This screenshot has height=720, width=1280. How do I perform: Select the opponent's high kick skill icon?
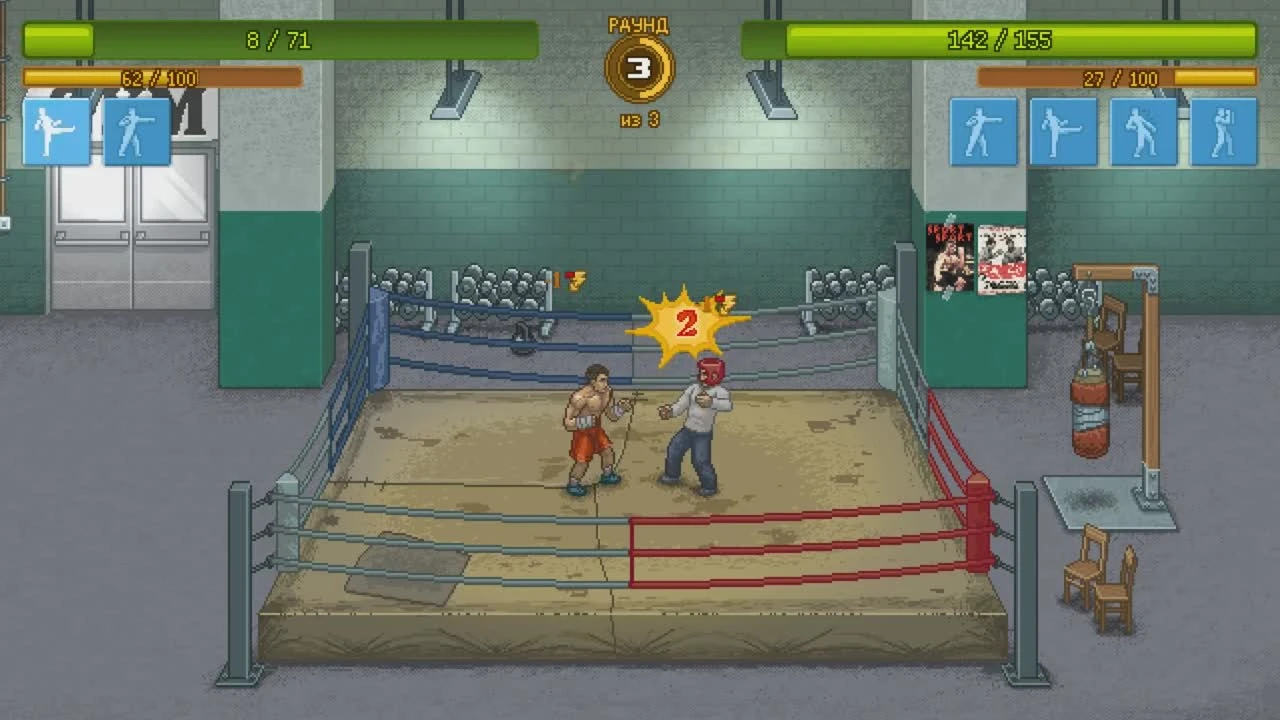pyautogui.click(x=1062, y=131)
